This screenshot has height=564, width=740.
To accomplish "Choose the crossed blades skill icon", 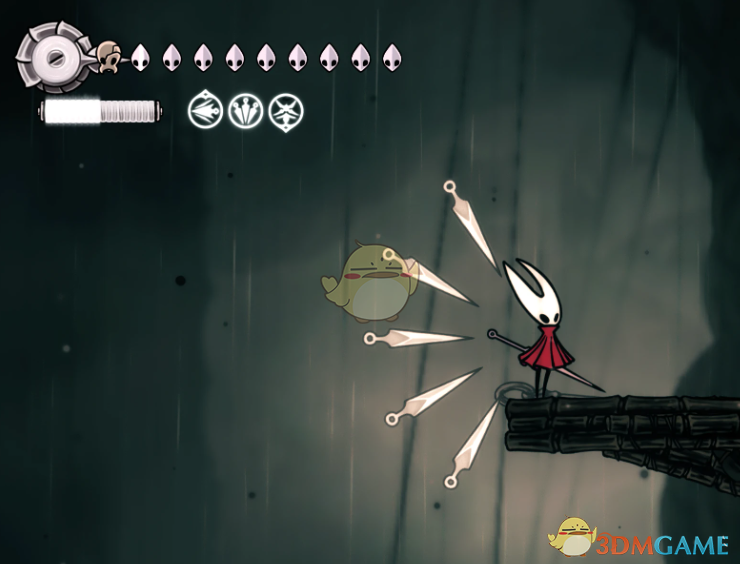I will 286,110.
